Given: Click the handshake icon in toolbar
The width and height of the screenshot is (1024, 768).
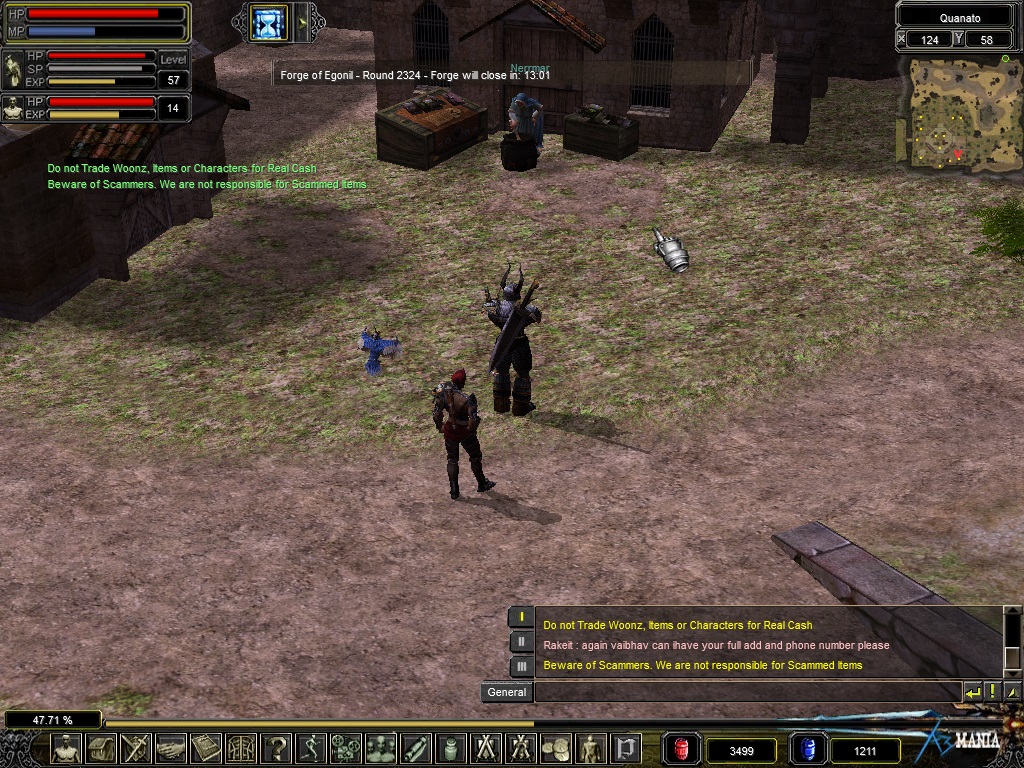Looking at the screenshot, I should tap(171, 748).
